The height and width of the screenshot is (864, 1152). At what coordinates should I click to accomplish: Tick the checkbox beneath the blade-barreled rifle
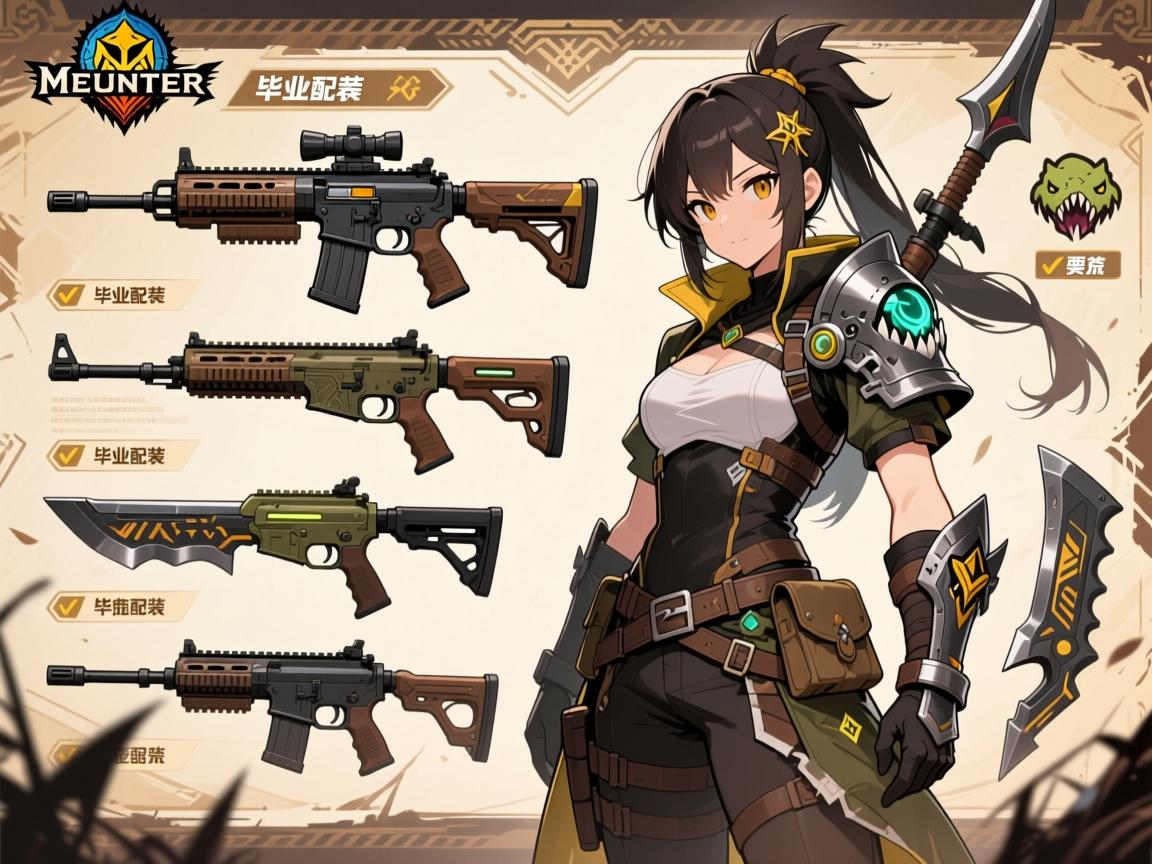click(x=69, y=605)
